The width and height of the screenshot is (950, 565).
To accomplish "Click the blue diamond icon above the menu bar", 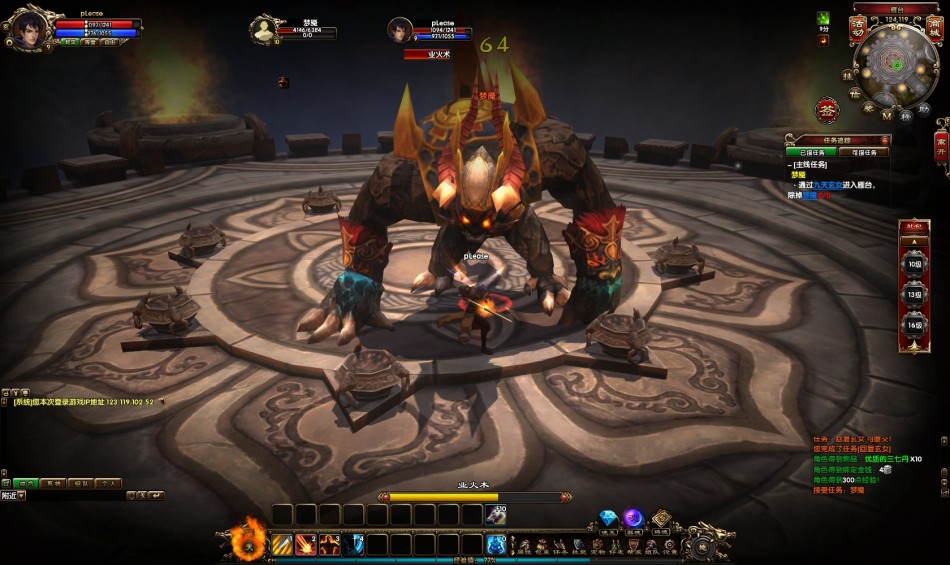I will [x=608, y=517].
